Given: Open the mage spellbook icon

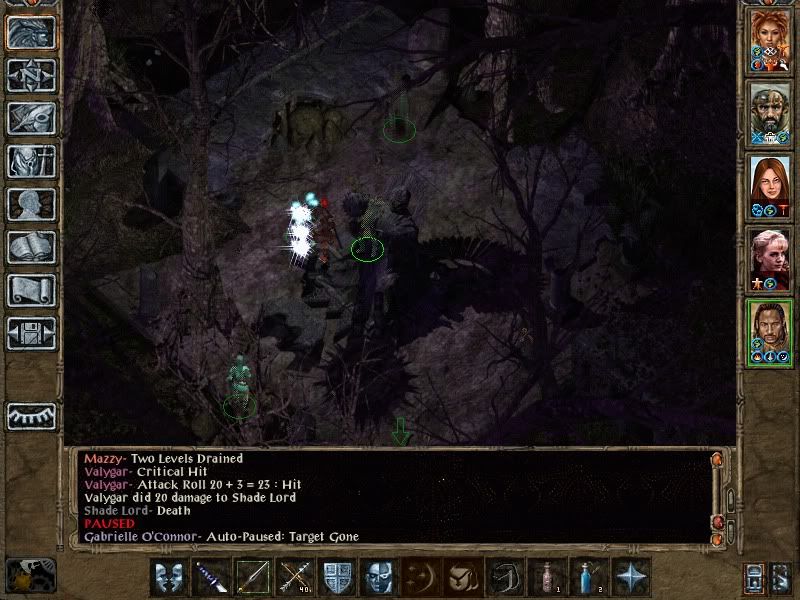Looking at the screenshot, I should [31, 247].
